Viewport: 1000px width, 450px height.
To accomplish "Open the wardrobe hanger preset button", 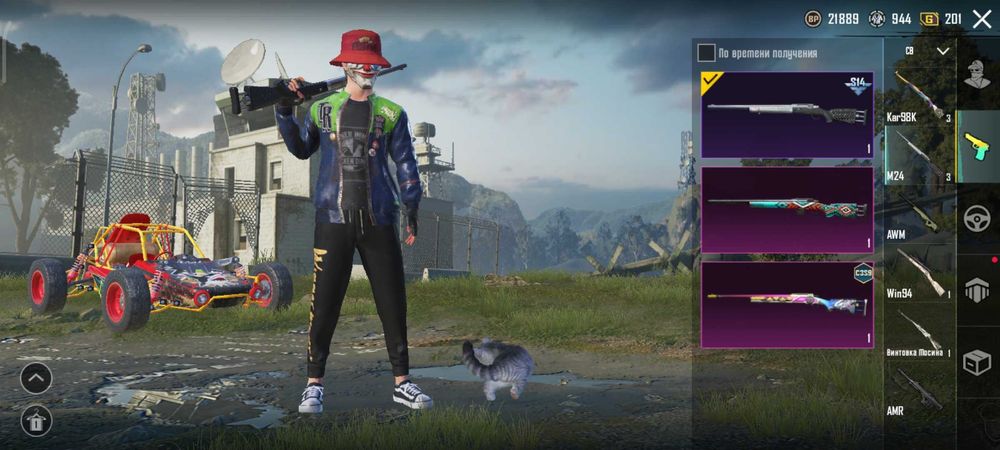I will pyautogui.click(x=36, y=420).
